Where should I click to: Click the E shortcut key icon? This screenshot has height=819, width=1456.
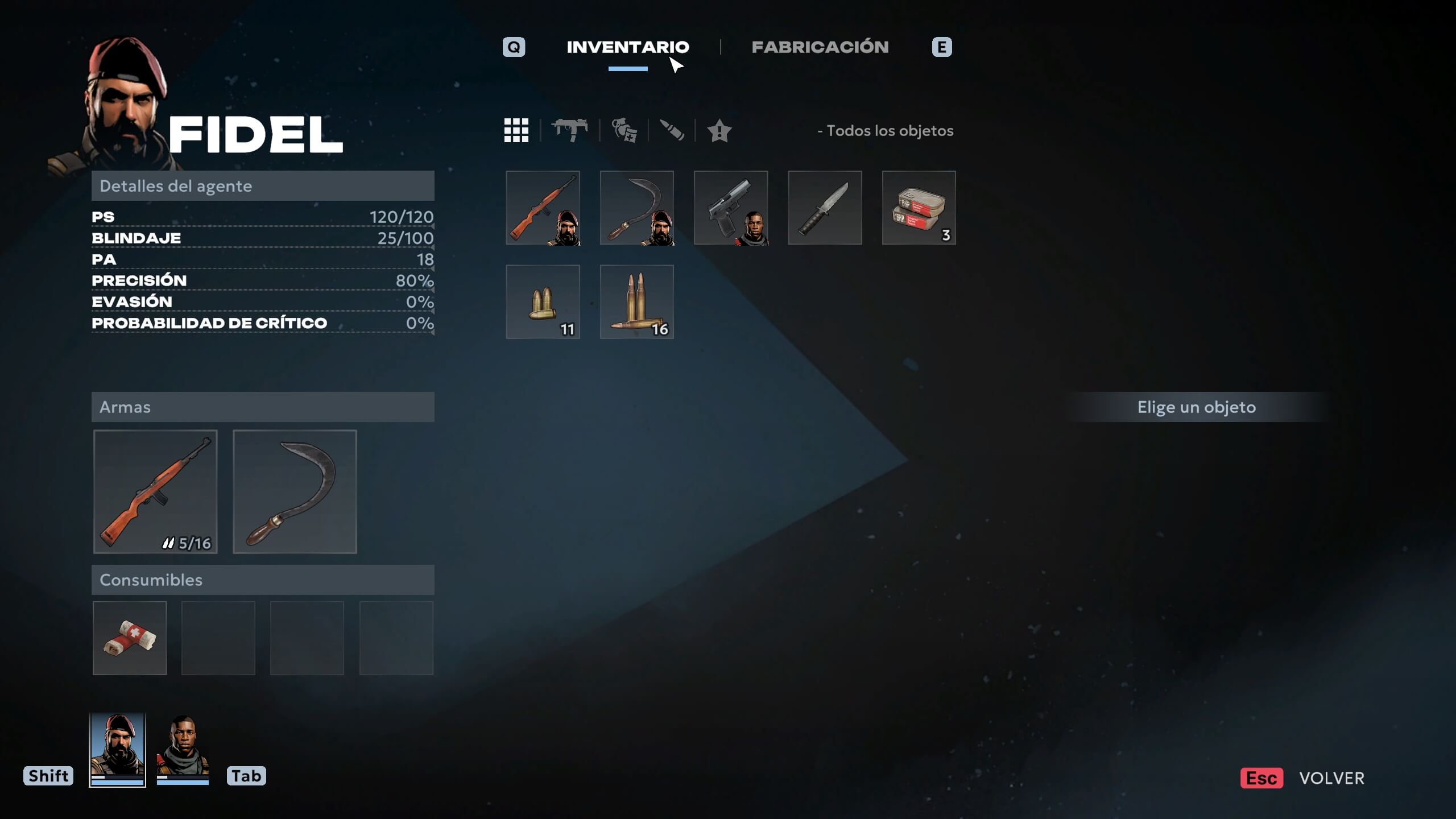pos(942,47)
